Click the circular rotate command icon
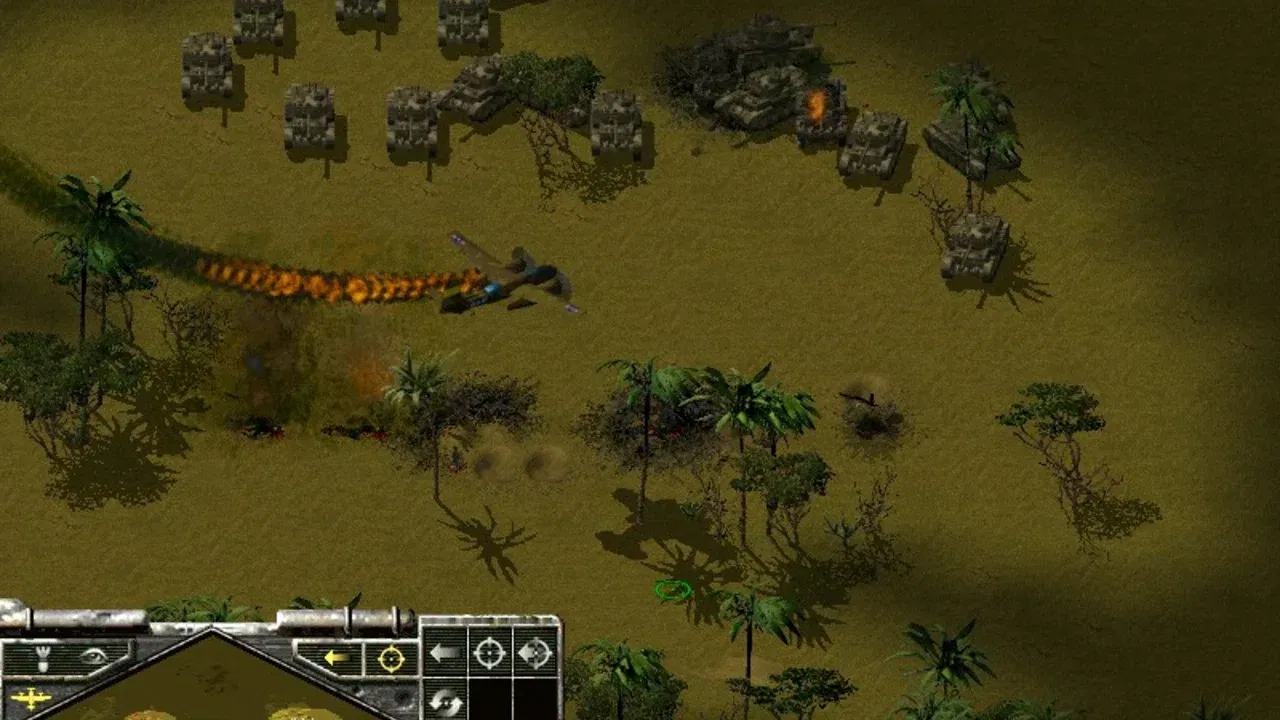The height and width of the screenshot is (720, 1280). [x=445, y=698]
